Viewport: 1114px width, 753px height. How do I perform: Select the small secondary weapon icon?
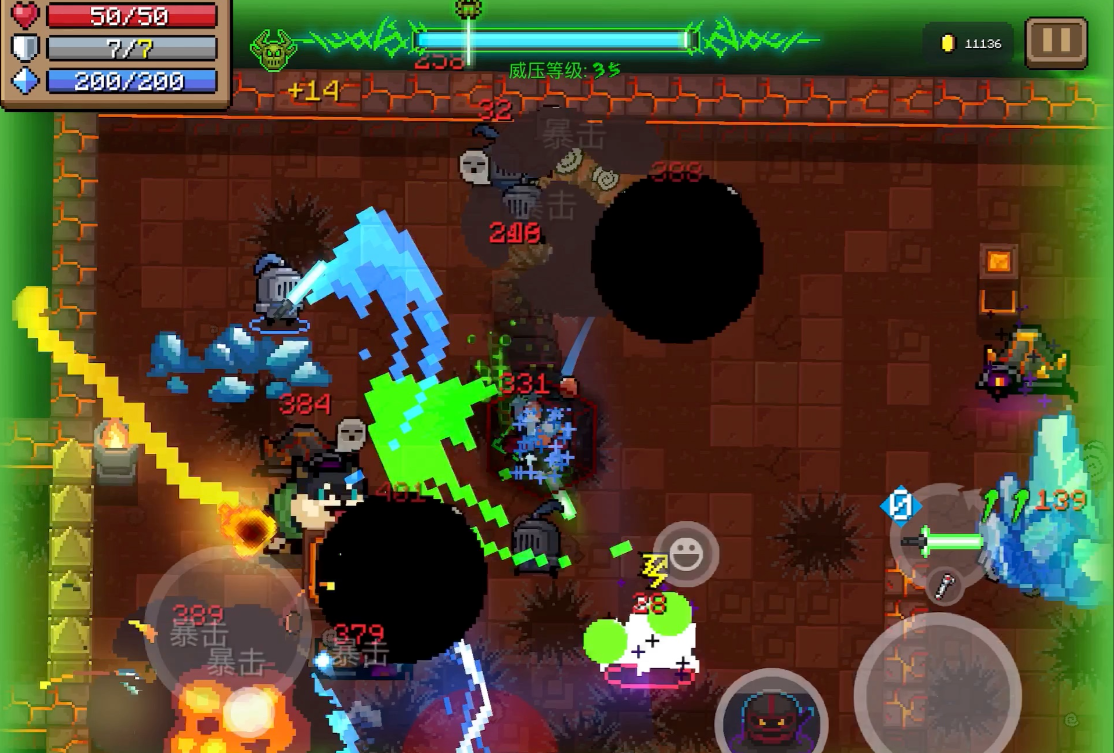(943, 586)
